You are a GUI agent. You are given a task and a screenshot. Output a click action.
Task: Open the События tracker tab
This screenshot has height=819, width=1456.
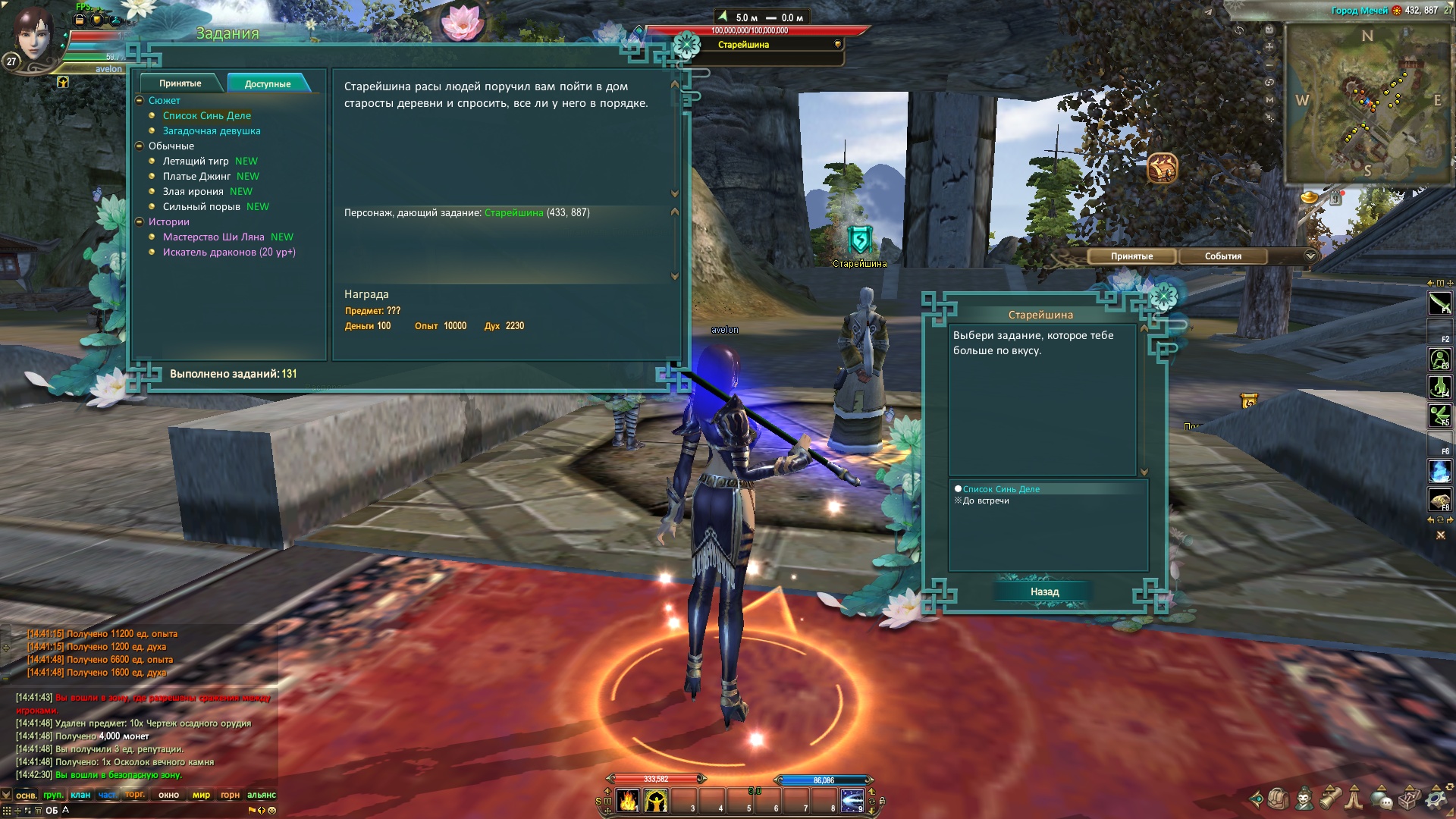[1222, 256]
